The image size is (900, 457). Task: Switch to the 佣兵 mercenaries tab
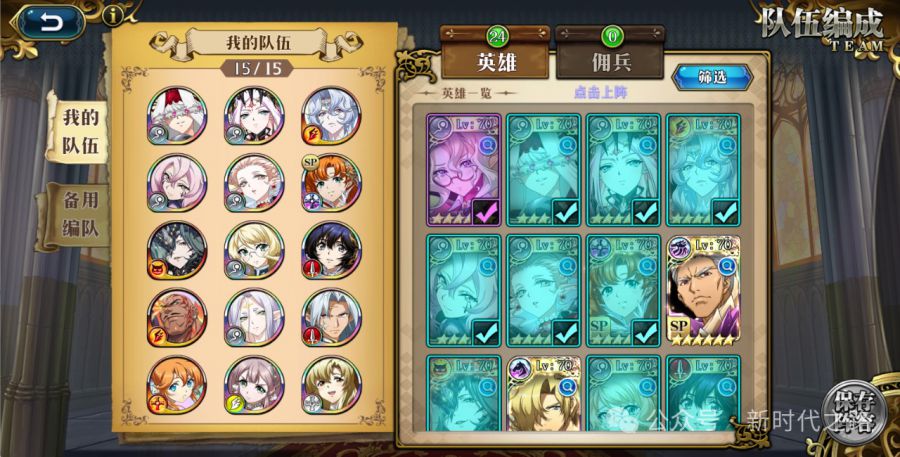point(610,60)
